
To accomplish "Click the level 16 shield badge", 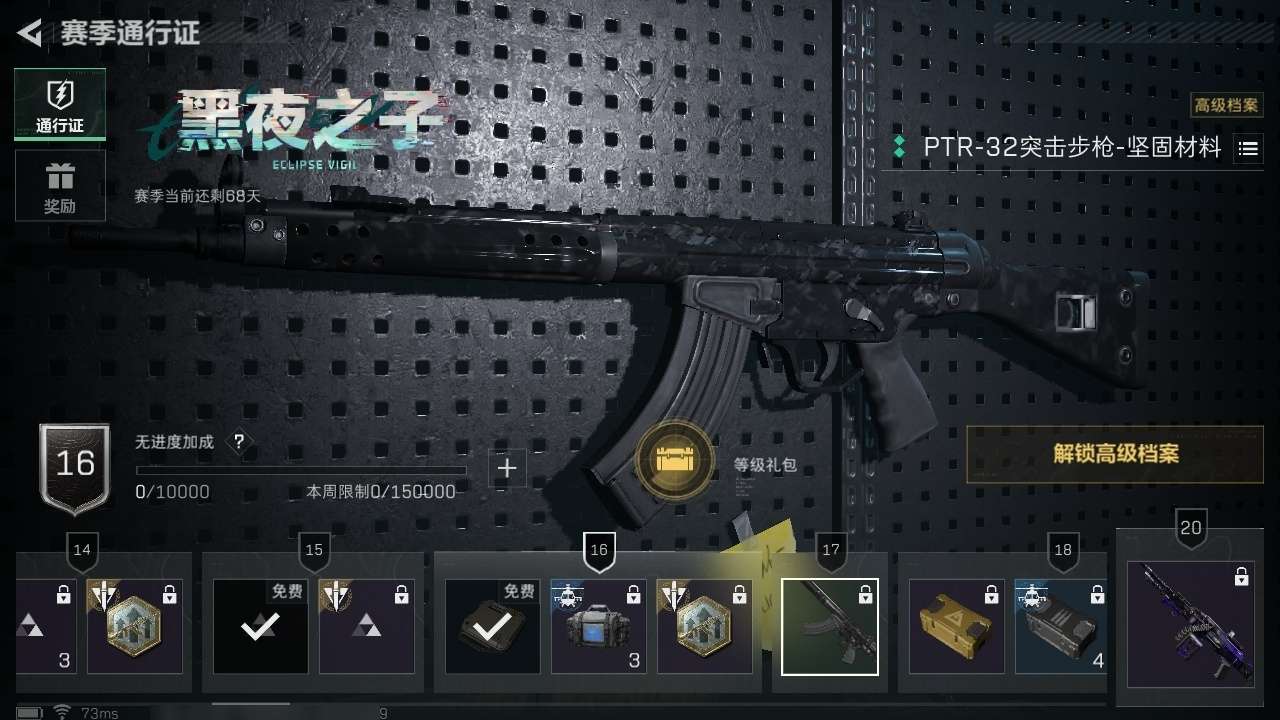I will coord(75,465).
